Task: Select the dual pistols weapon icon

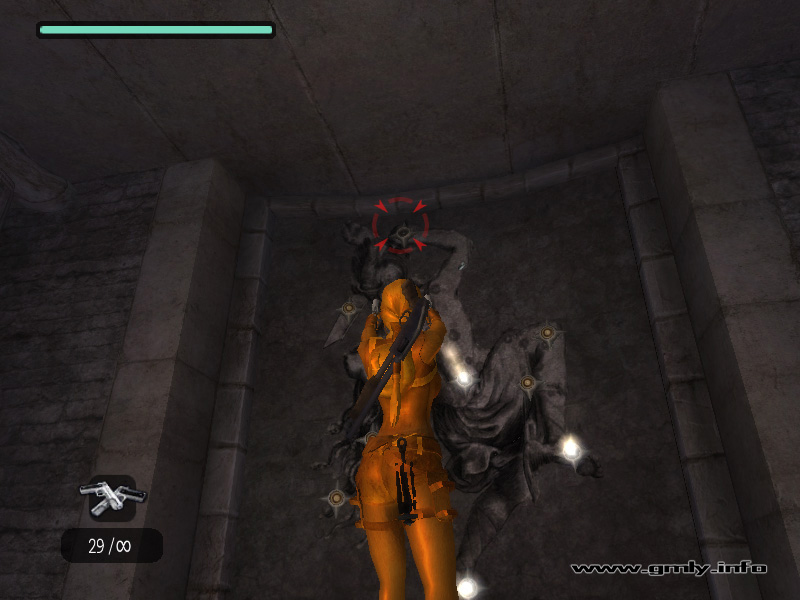Action: [x=112, y=496]
